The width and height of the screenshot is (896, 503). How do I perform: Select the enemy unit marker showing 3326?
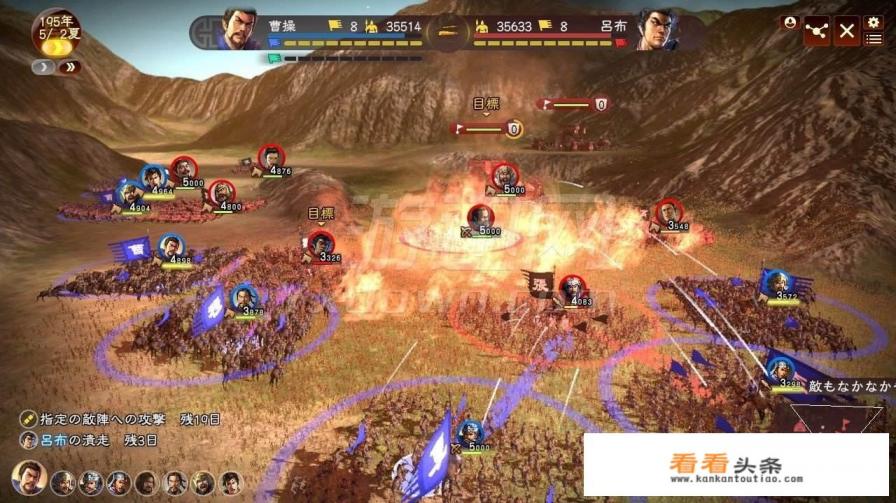tap(320, 244)
